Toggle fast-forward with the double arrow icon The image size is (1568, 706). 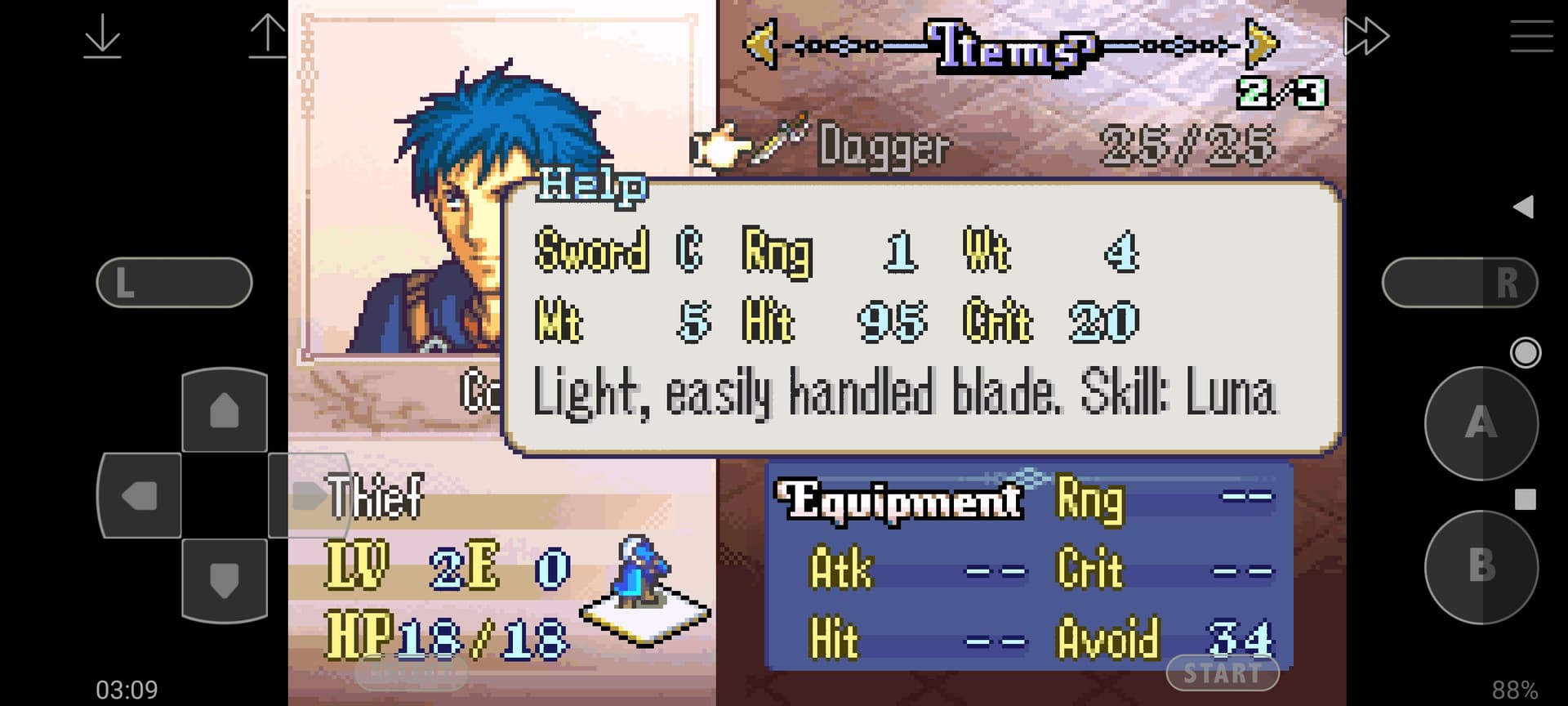1366,36
